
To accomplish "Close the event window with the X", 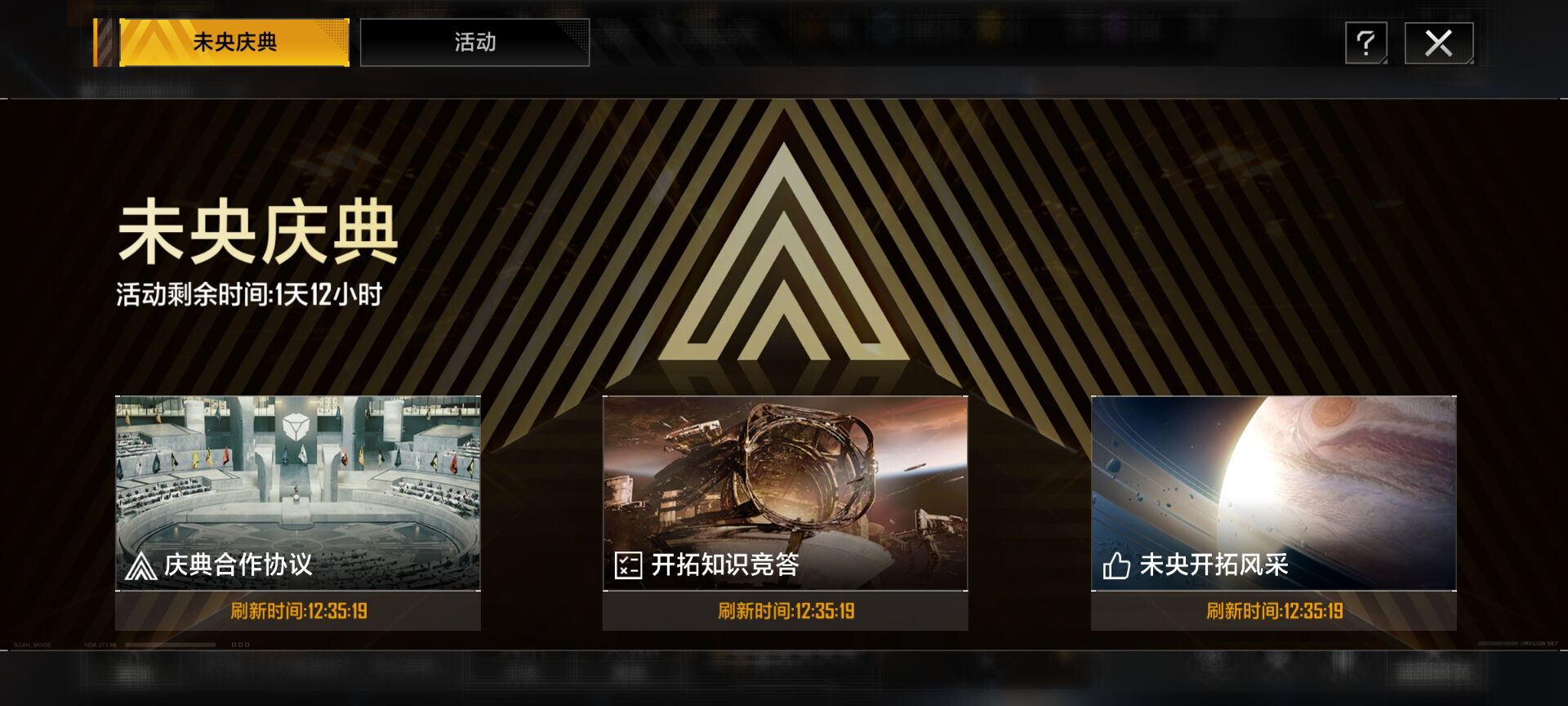I will (x=1441, y=42).
